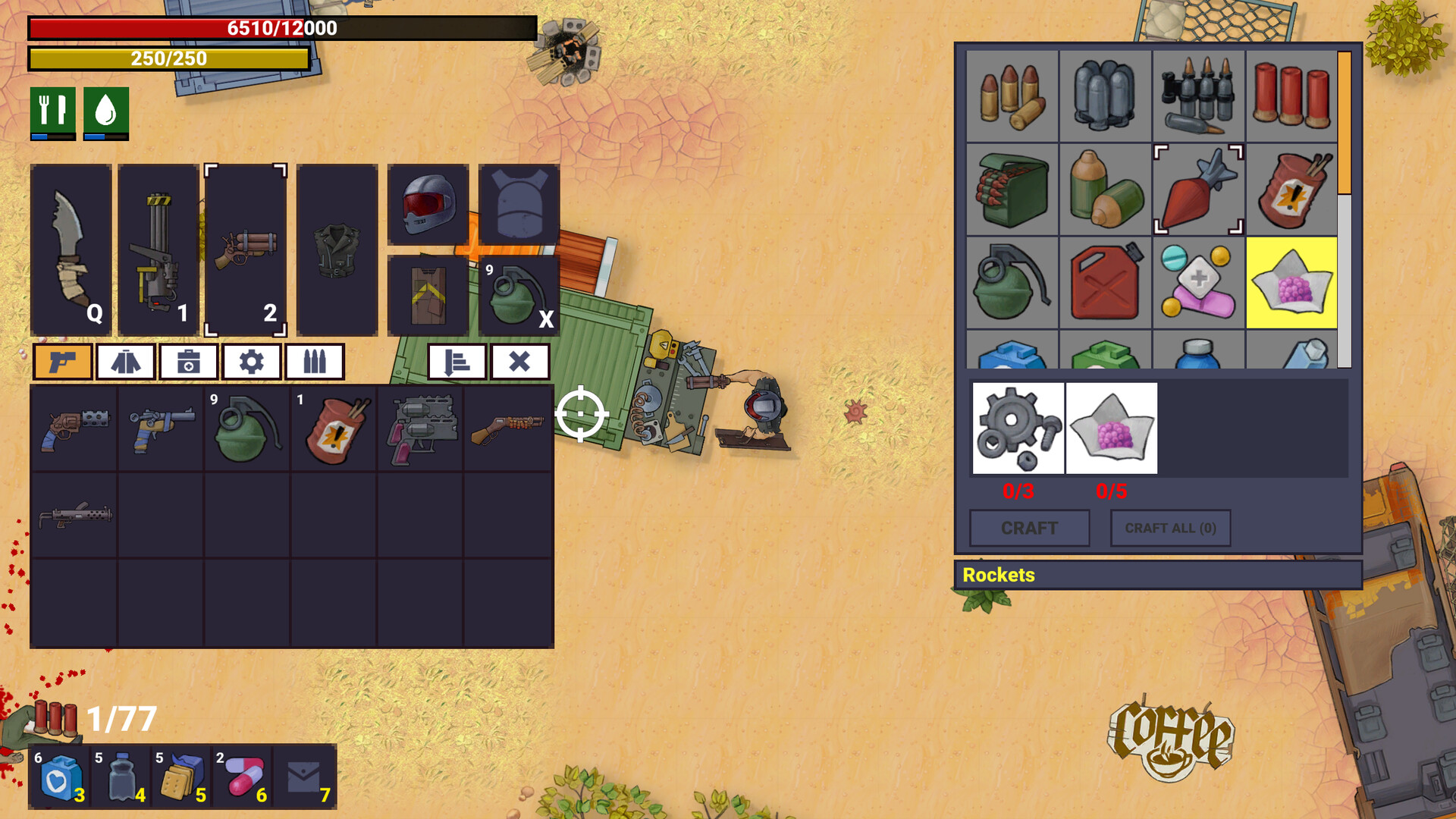The height and width of the screenshot is (819, 1456).
Task: Select the grenade in hotbar slot X
Action: [516, 291]
